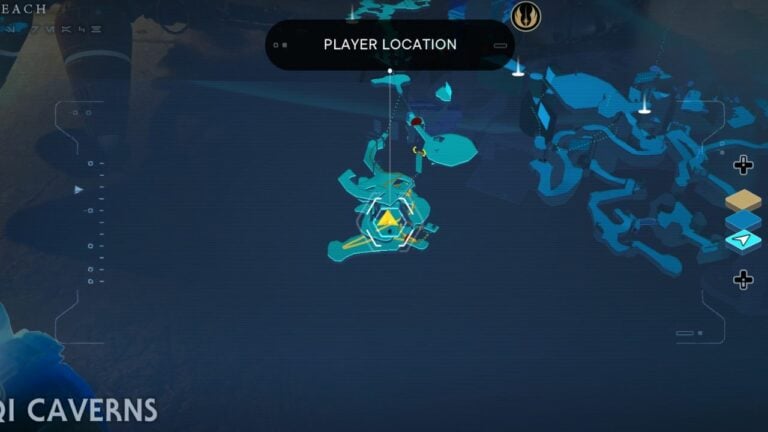The width and height of the screenshot is (768, 432).
Task: Select the yellow ring marker on the map
Action: [x=420, y=152]
